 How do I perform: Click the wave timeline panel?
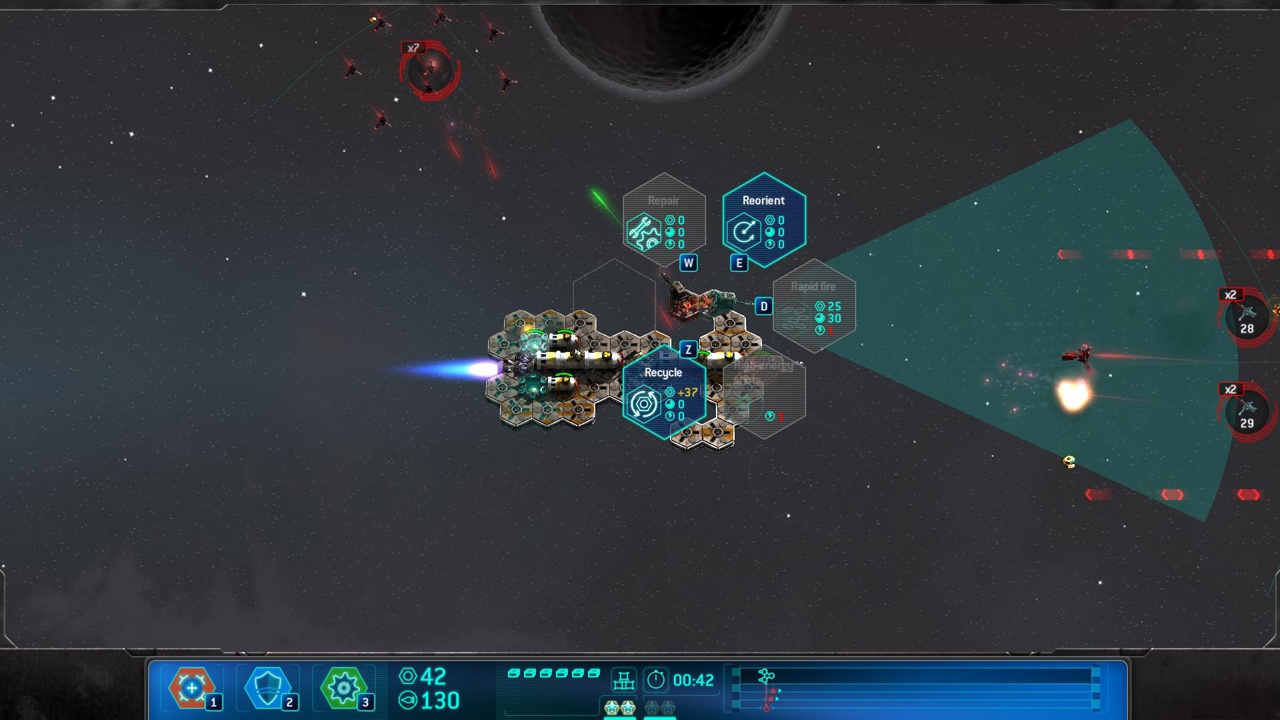(x=915, y=687)
